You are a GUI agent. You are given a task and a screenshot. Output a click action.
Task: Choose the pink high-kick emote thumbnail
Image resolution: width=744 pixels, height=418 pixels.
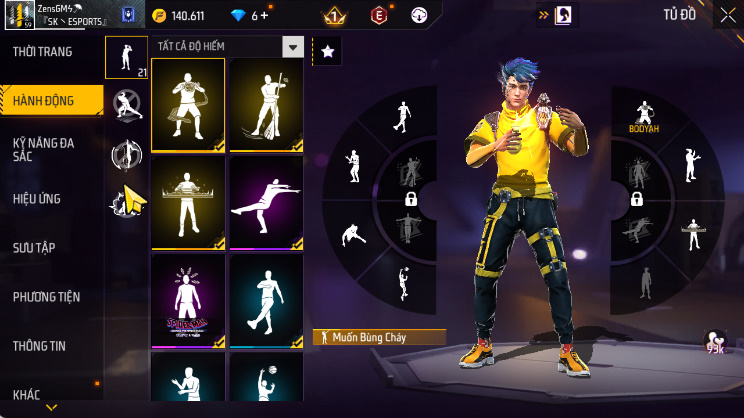267,202
